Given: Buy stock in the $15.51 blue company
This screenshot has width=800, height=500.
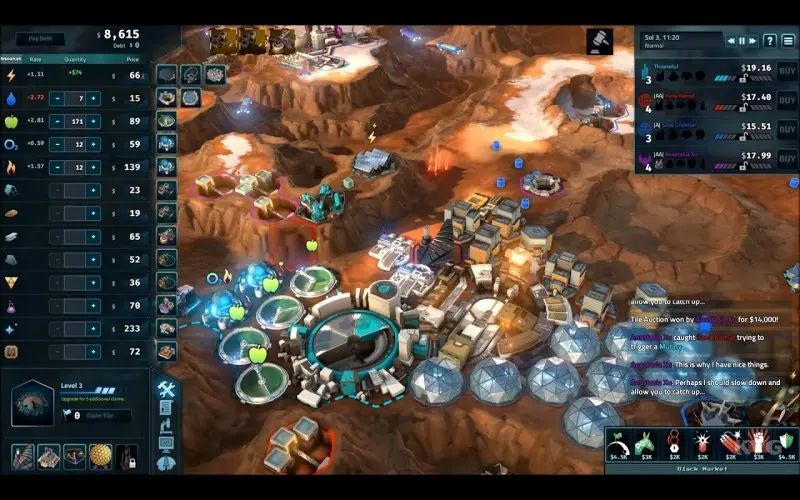Looking at the screenshot, I should click(x=787, y=130).
